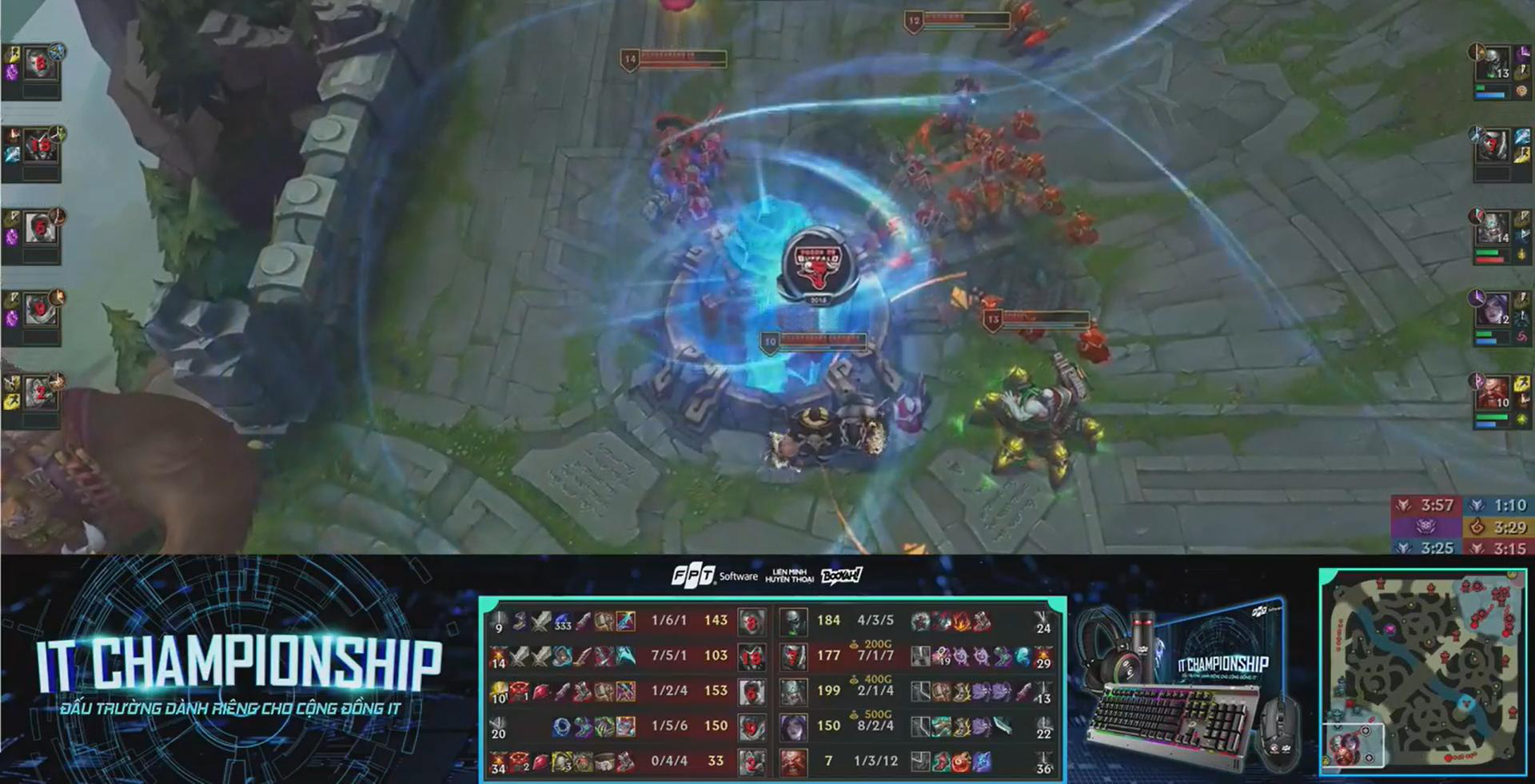Screen dimensions: 1535x784
Task: Inspect the item showing 333 stacks
Action: pos(563,621)
